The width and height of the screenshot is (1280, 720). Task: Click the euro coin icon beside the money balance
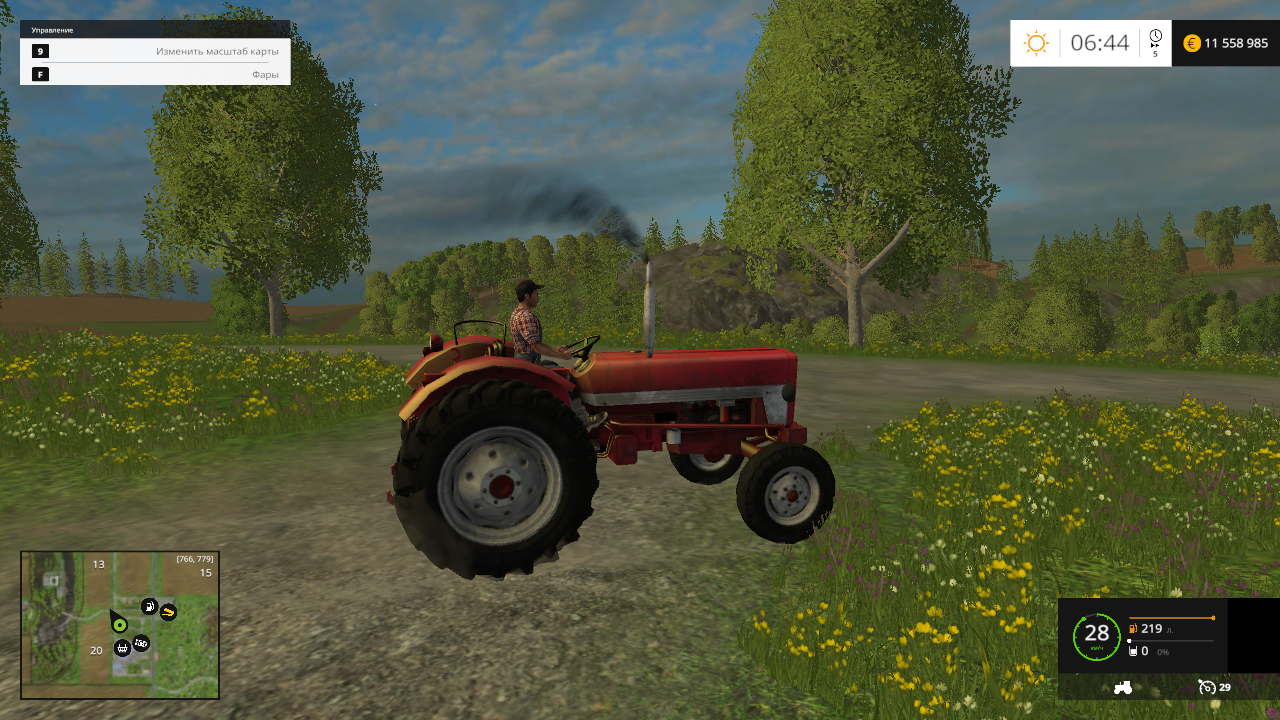coord(1190,43)
